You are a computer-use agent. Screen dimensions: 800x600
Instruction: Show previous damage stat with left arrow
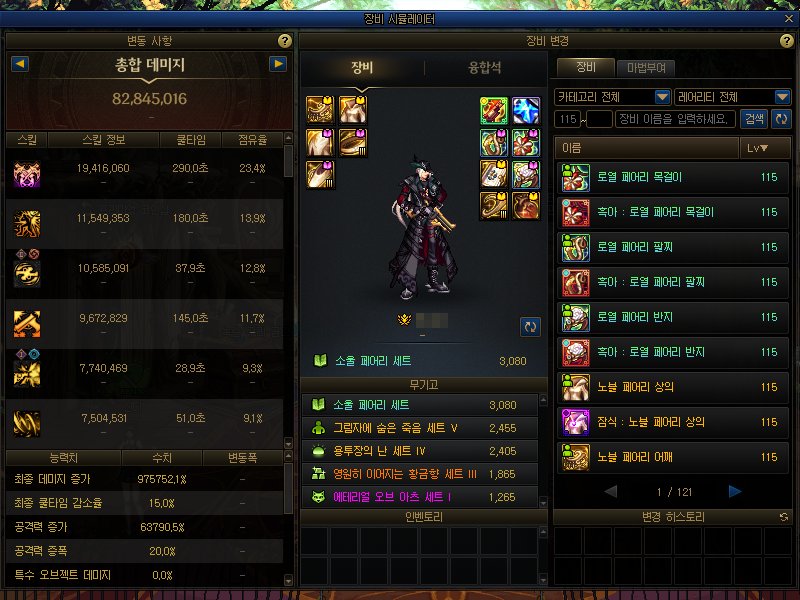coord(19,64)
